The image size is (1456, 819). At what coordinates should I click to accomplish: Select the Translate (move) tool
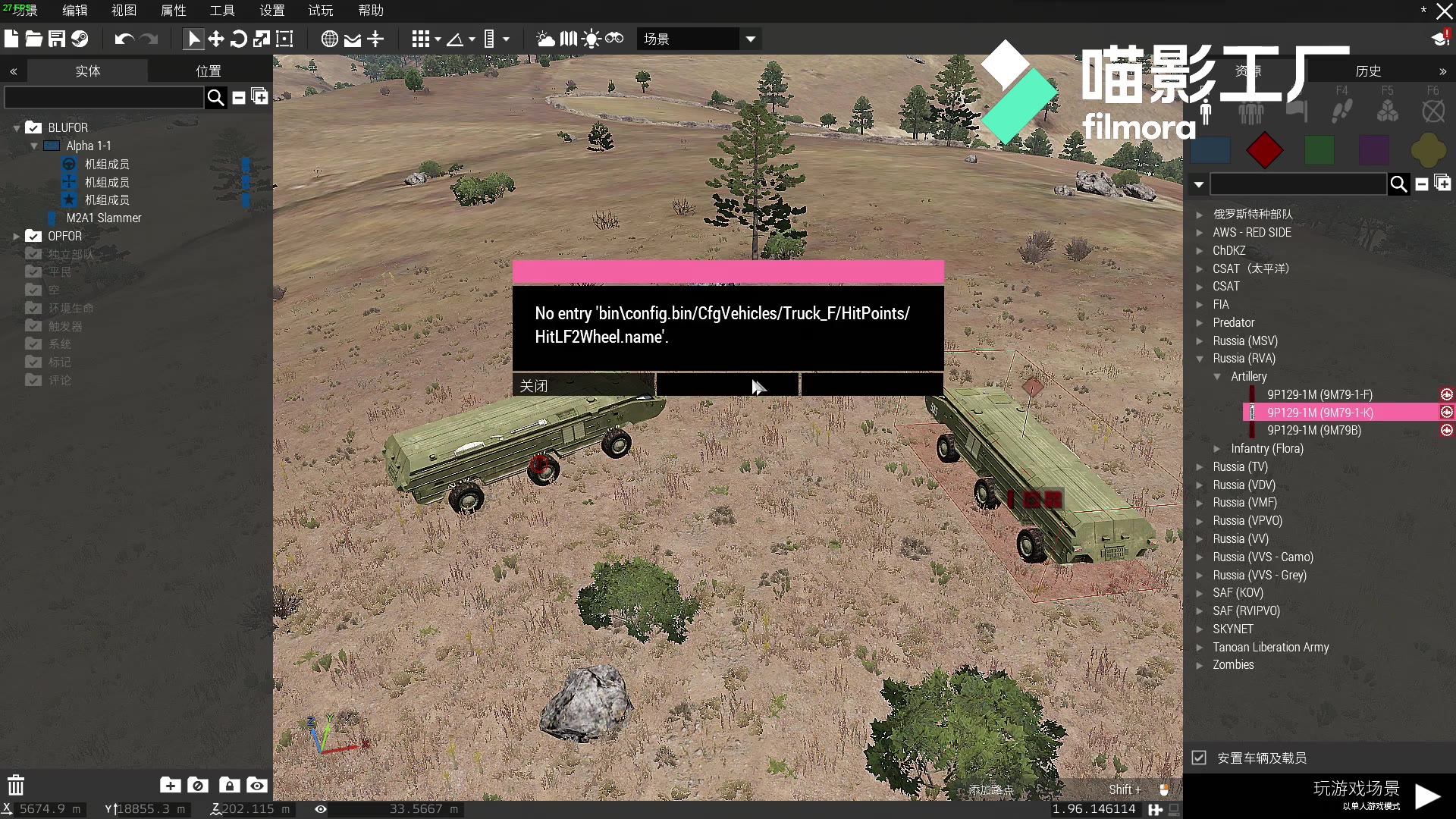click(216, 39)
